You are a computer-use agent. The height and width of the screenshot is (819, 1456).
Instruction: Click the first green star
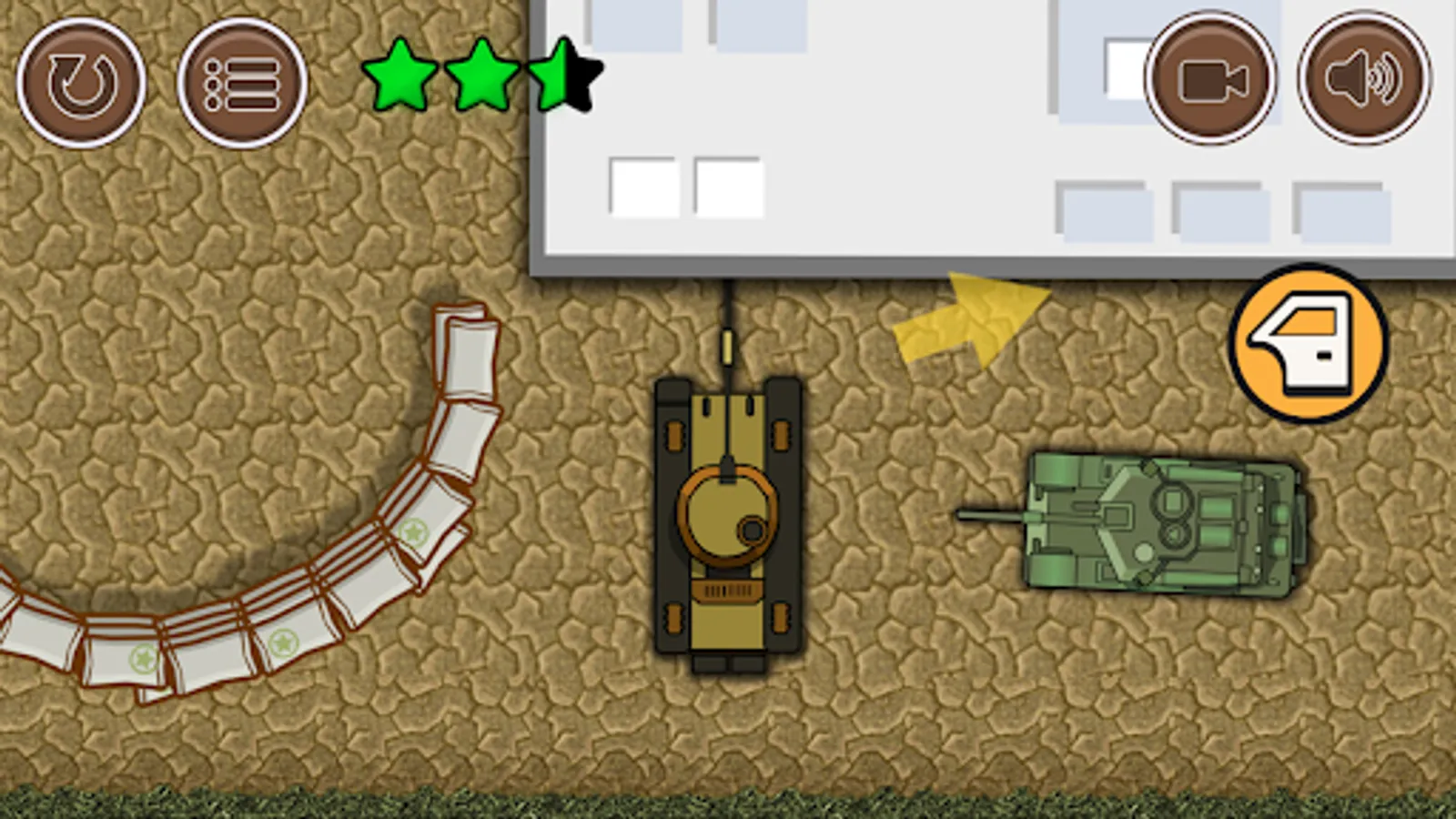401,77
